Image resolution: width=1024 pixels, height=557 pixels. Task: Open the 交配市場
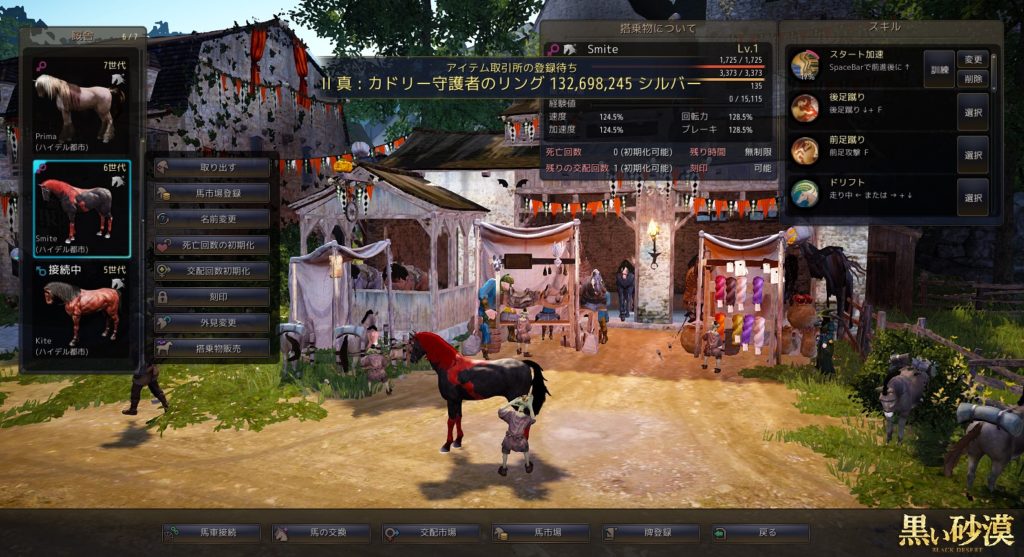coord(431,533)
